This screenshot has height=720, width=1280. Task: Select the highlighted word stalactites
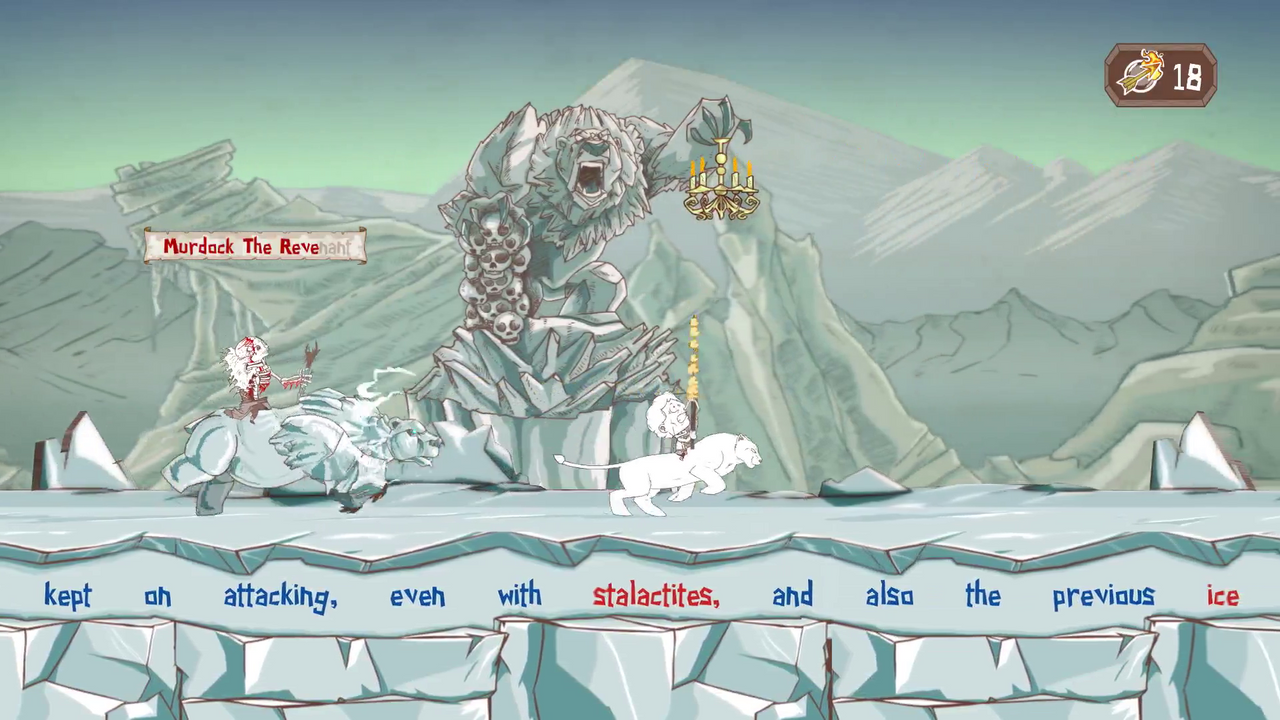[655, 596]
